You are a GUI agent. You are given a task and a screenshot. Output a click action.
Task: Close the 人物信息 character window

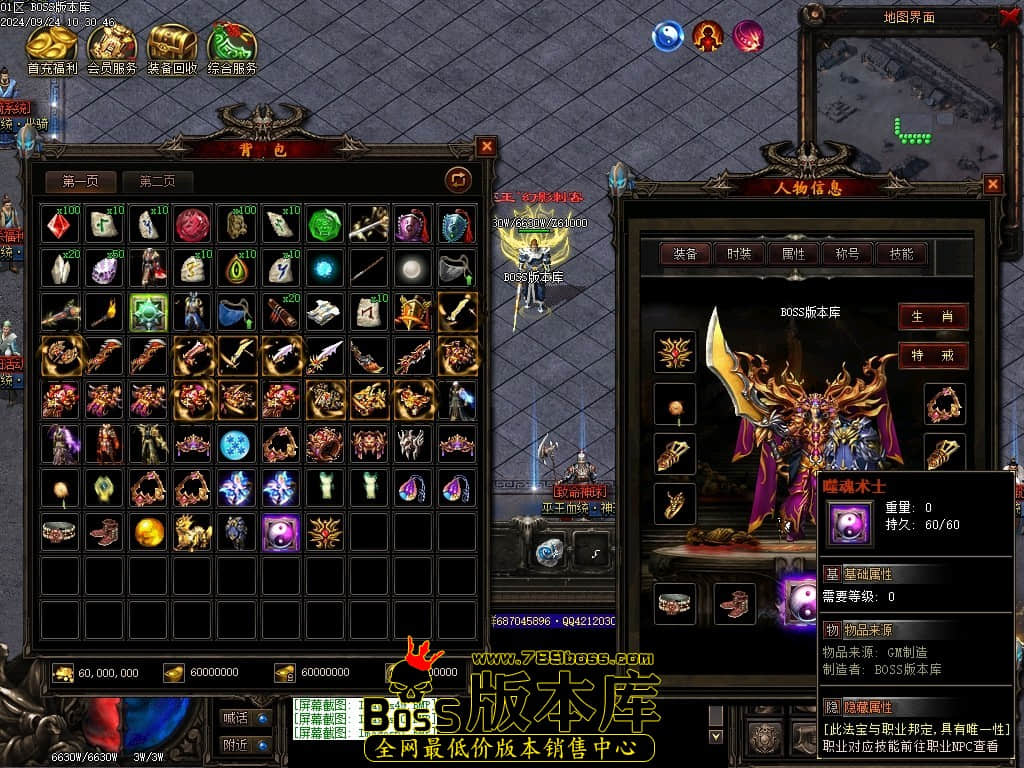point(993,184)
